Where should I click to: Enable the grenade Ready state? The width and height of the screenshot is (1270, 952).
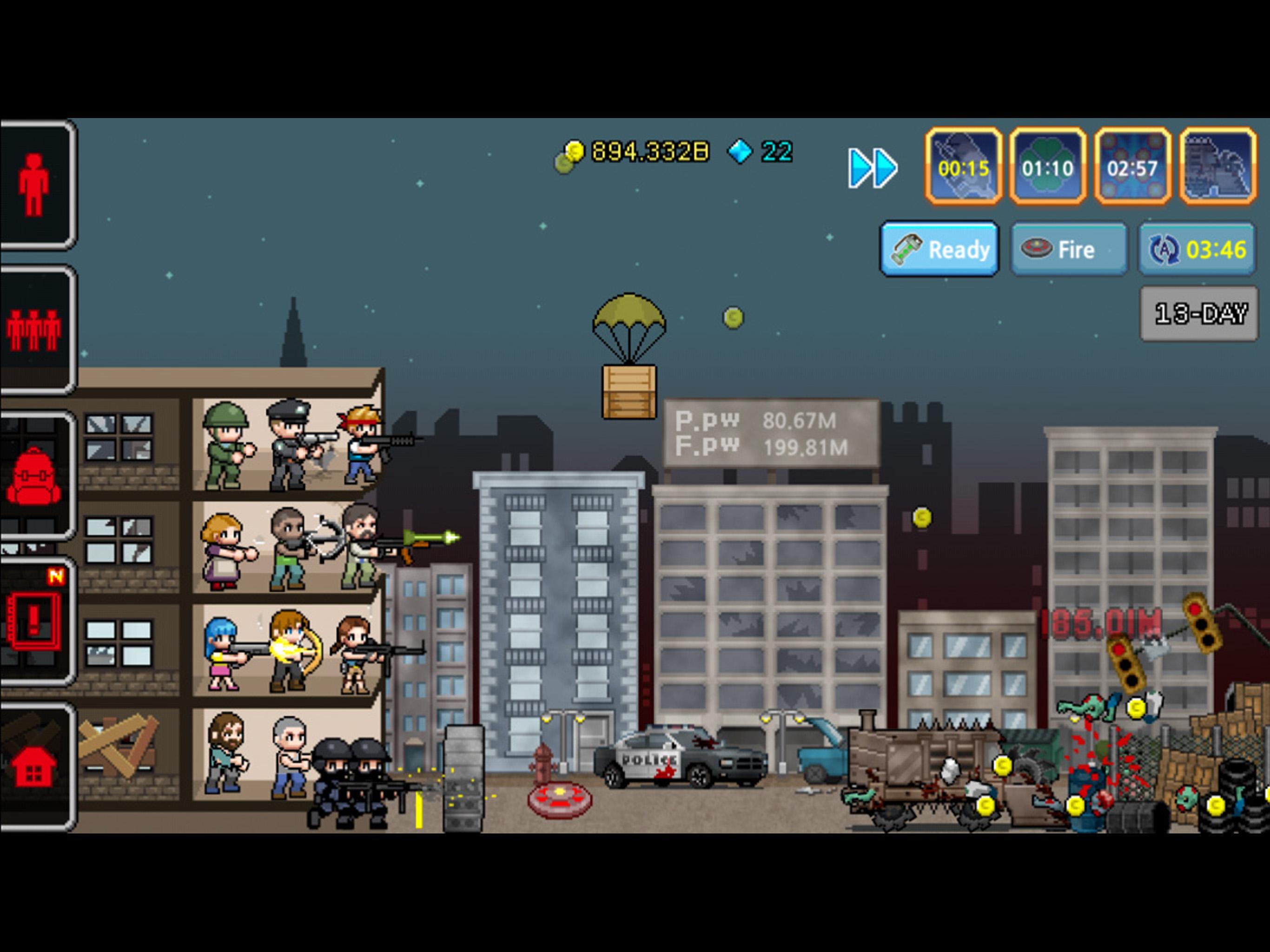point(939,250)
